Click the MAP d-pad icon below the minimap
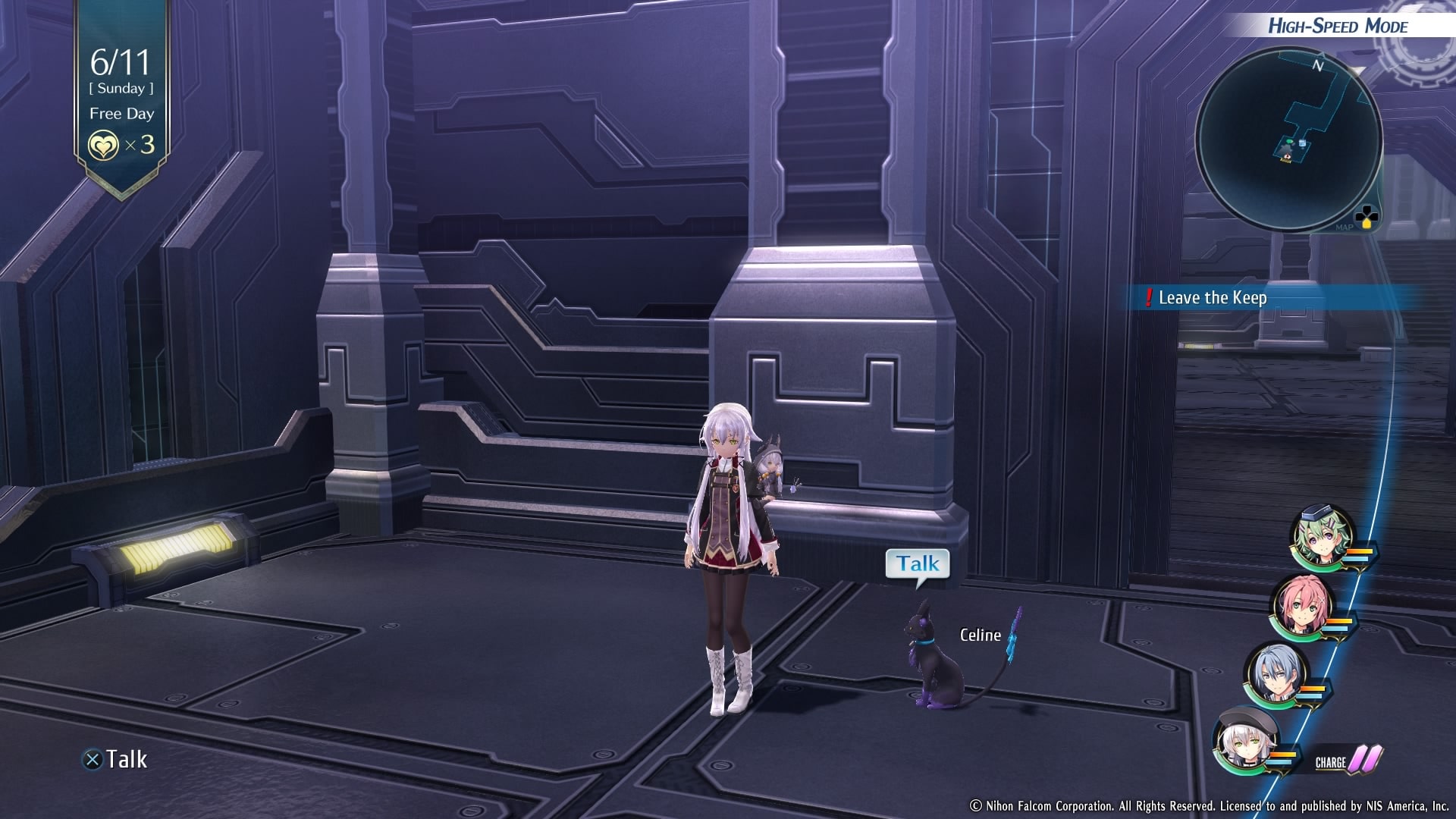The height and width of the screenshot is (819, 1456). click(x=1367, y=217)
